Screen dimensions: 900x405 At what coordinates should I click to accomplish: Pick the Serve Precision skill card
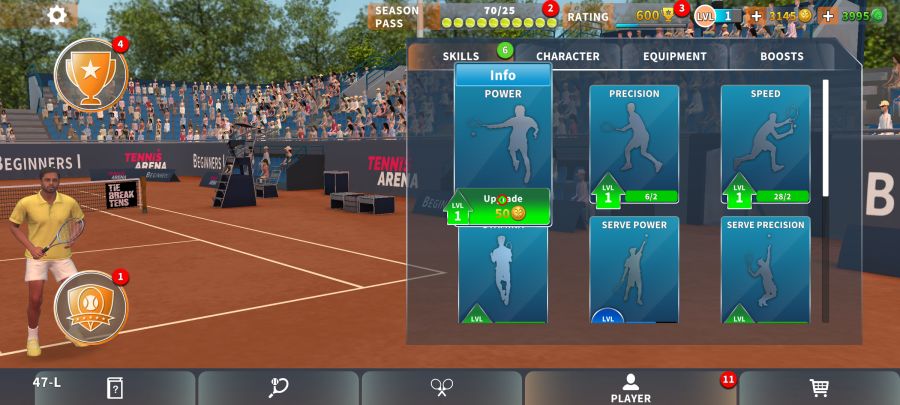point(765,268)
